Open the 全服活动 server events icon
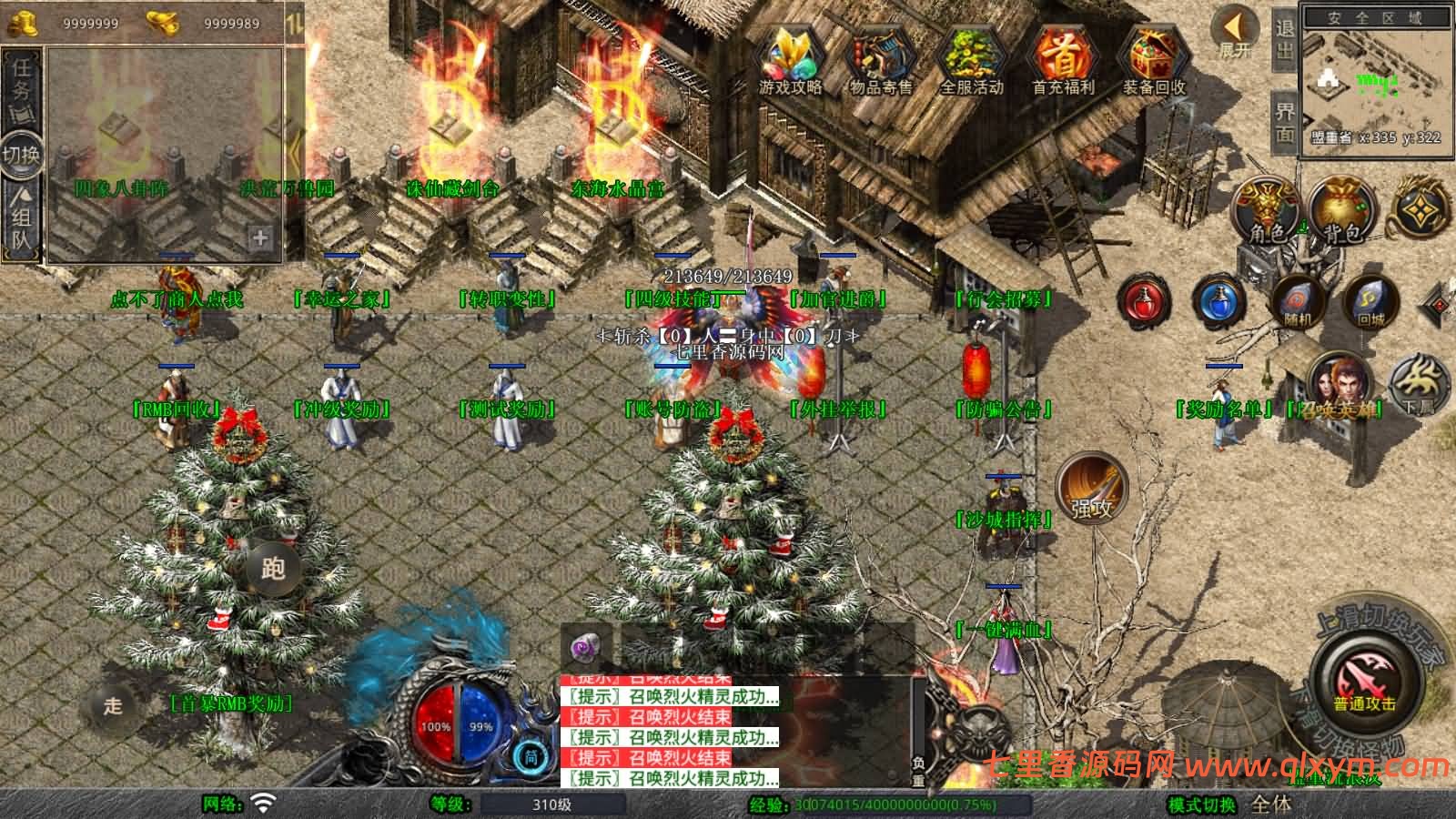Viewport: 1456px width, 819px height. click(971, 59)
